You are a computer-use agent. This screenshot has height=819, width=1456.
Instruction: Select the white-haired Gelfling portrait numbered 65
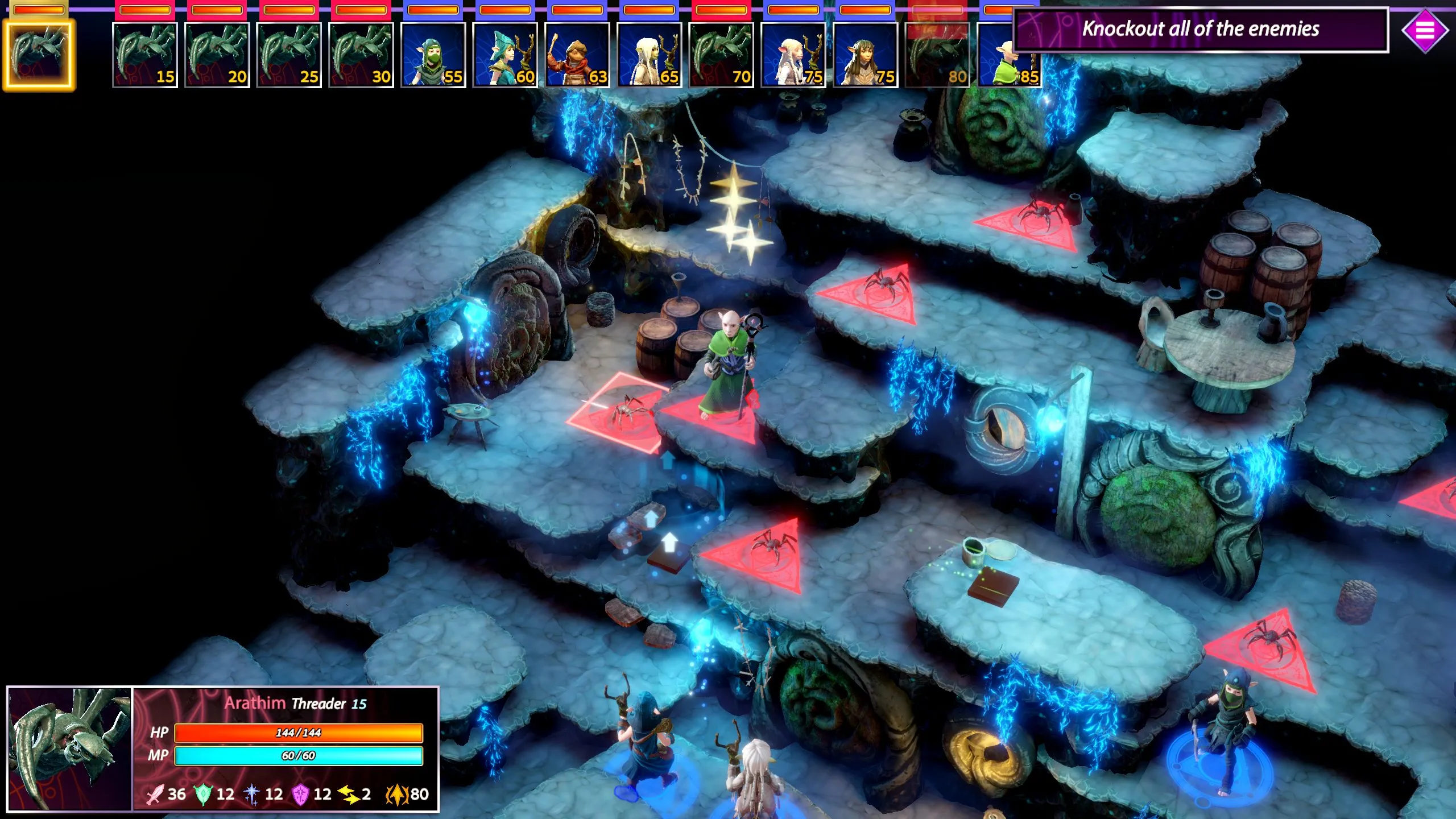coord(649,55)
